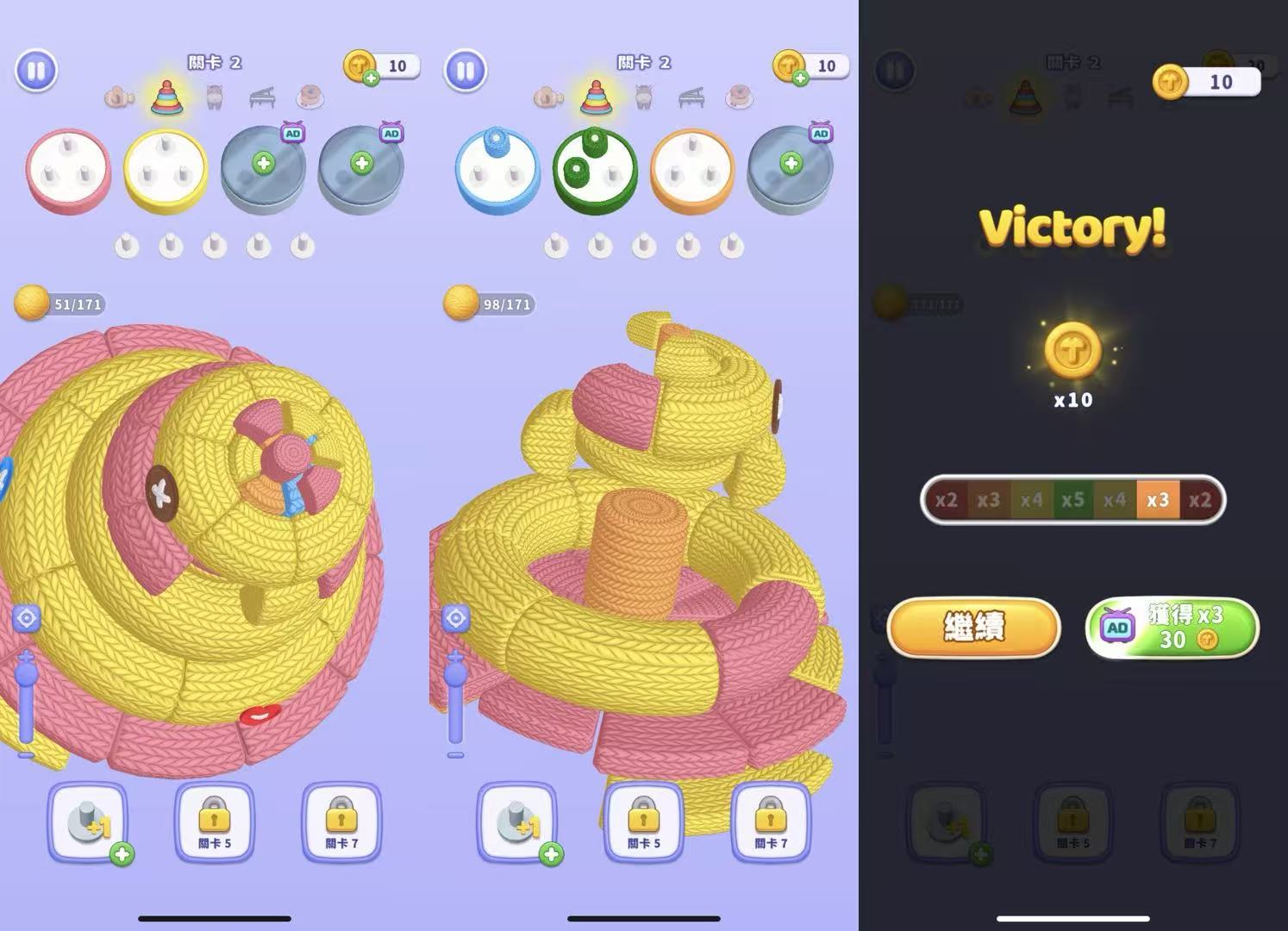Select the pink spool tray
The width and height of the screenshot is (1288, 931).
(x=68, y=169)
